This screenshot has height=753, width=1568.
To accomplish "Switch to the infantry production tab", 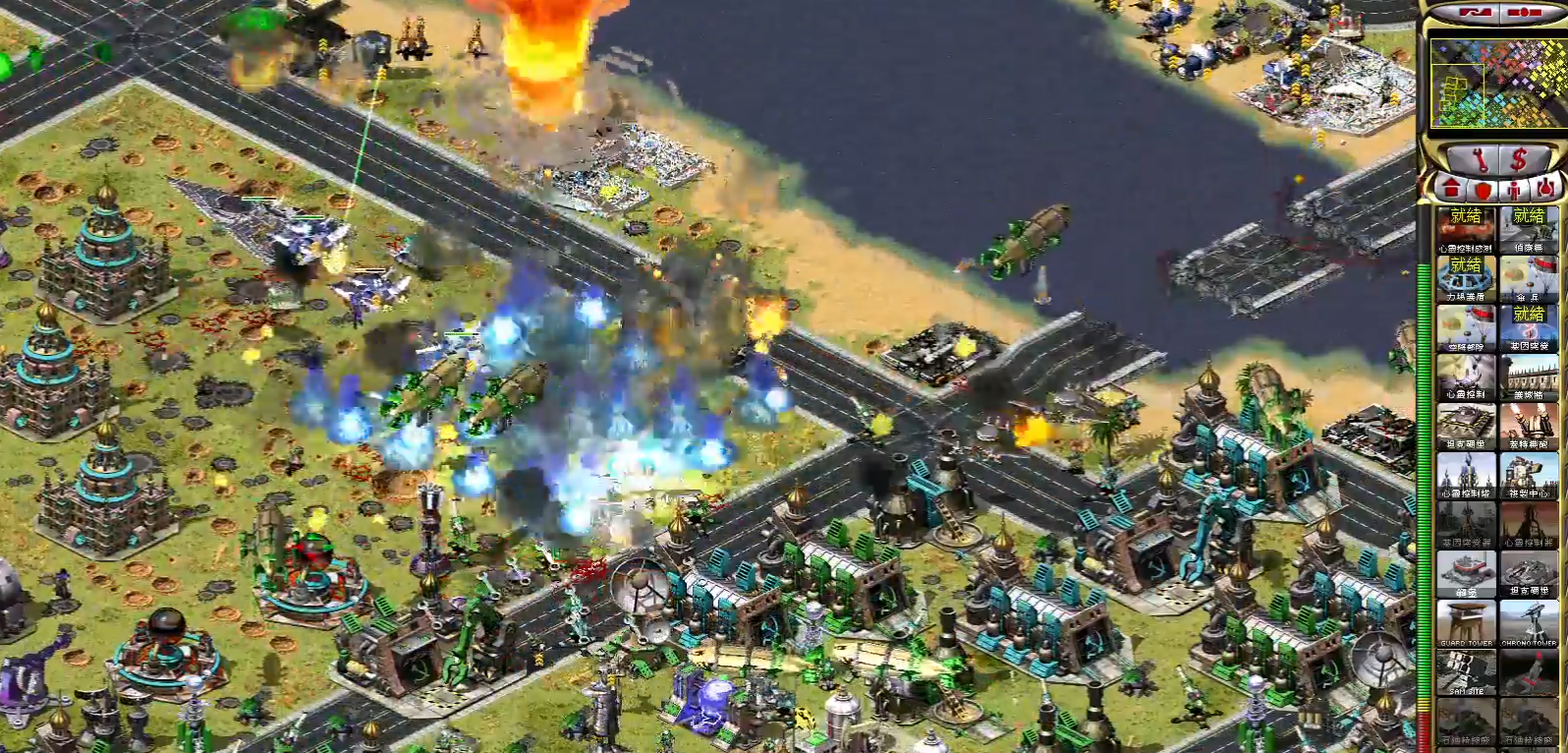I will (1514, 187).
